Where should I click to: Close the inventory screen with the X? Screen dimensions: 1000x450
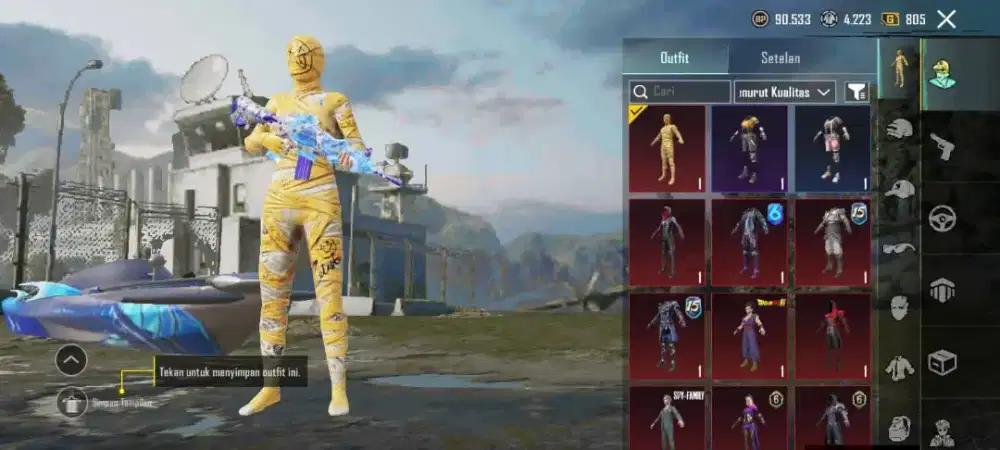coord(946,19)
